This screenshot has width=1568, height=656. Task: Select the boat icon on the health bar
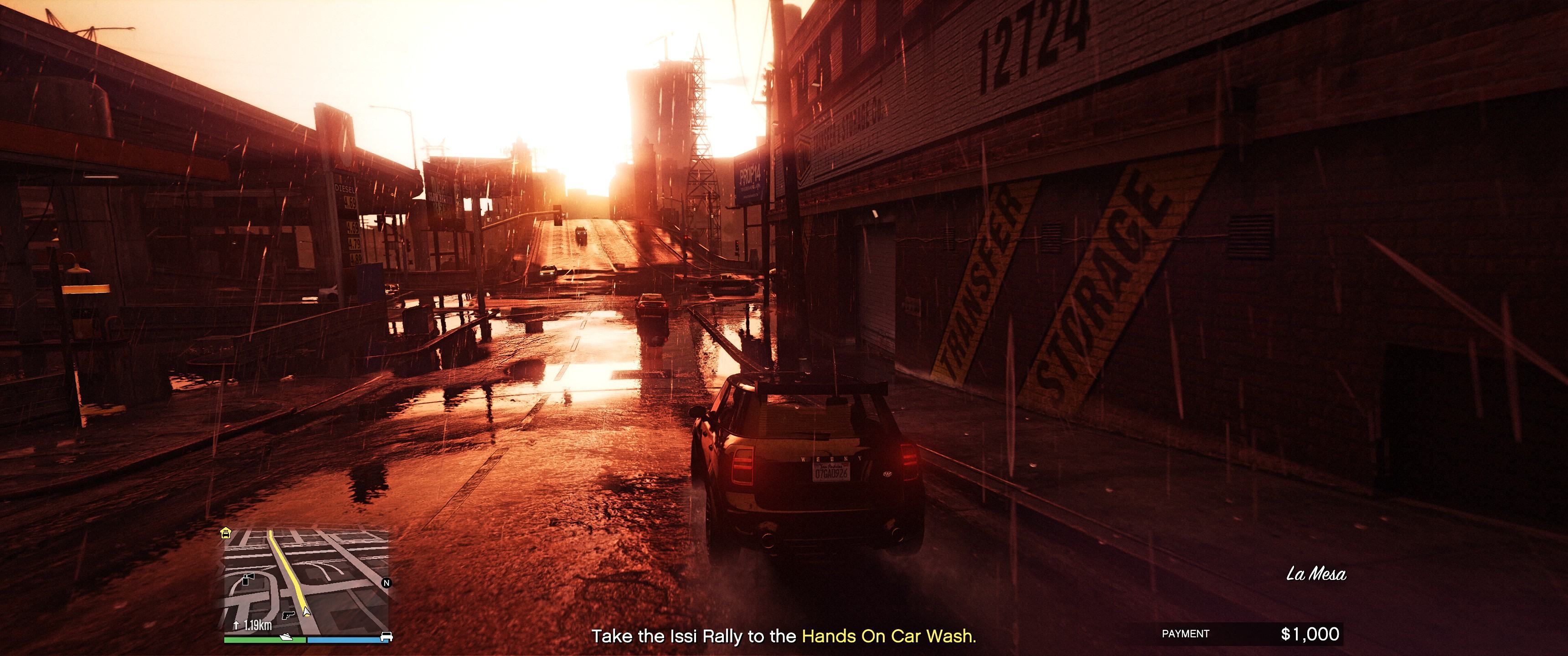coord(286,637)
